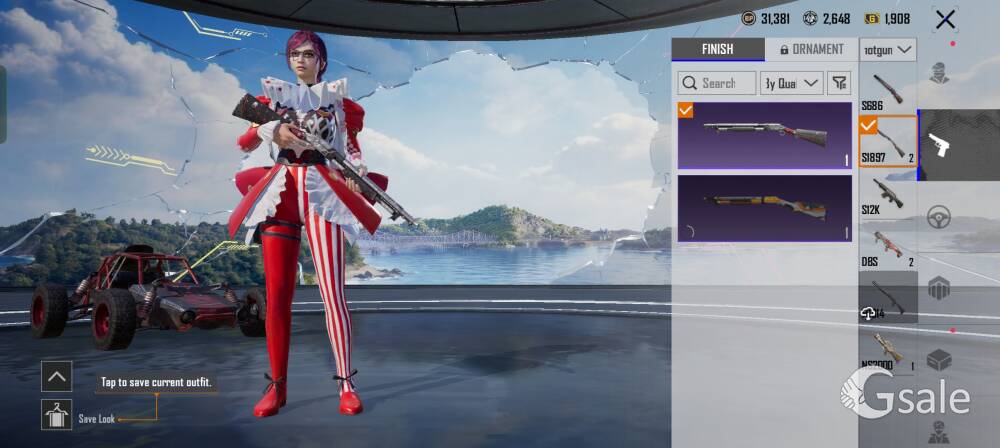Expand the up-arrow panel button

tap(56, 376)
